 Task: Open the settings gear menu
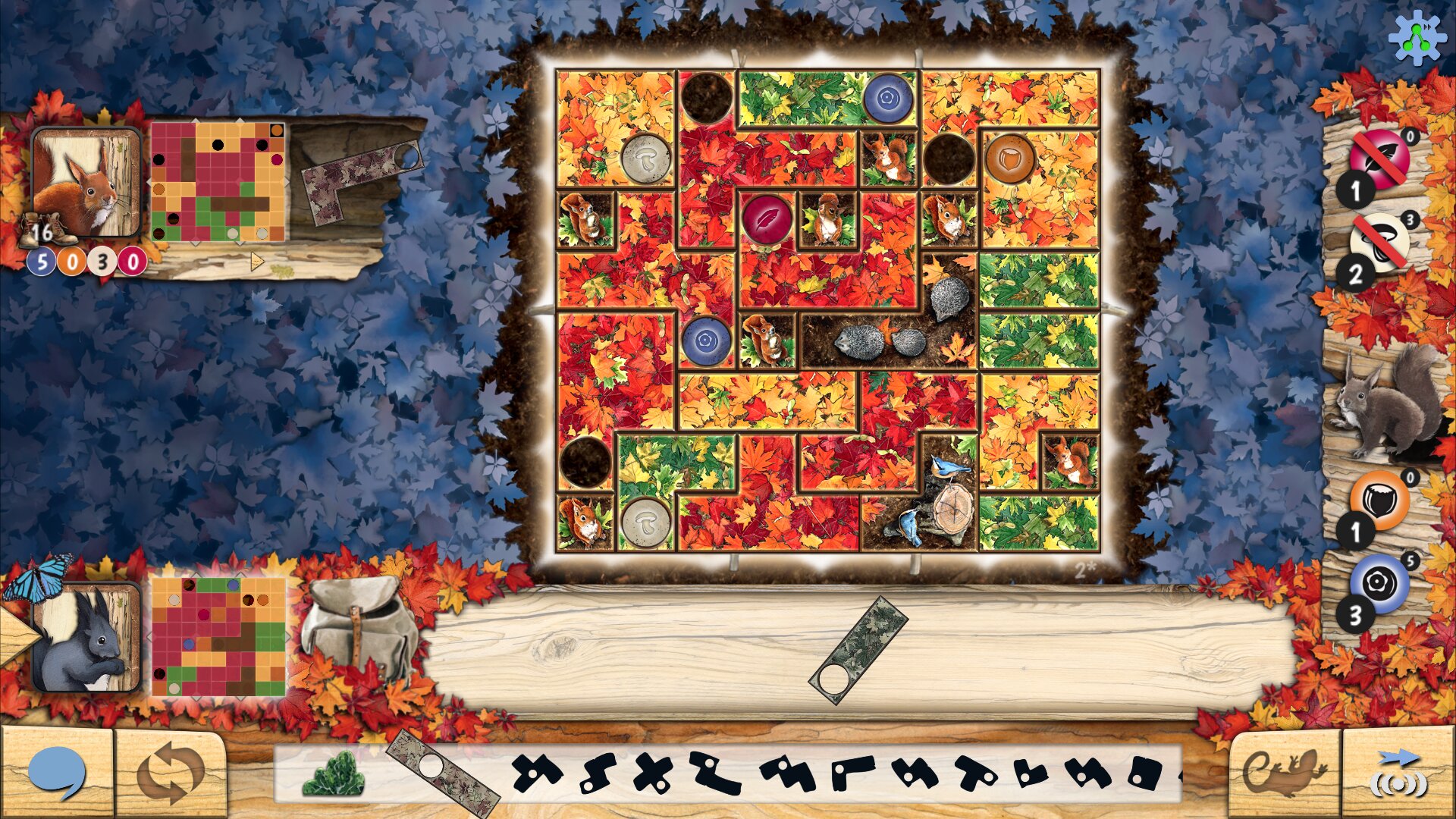click(x=1416, y=36)
